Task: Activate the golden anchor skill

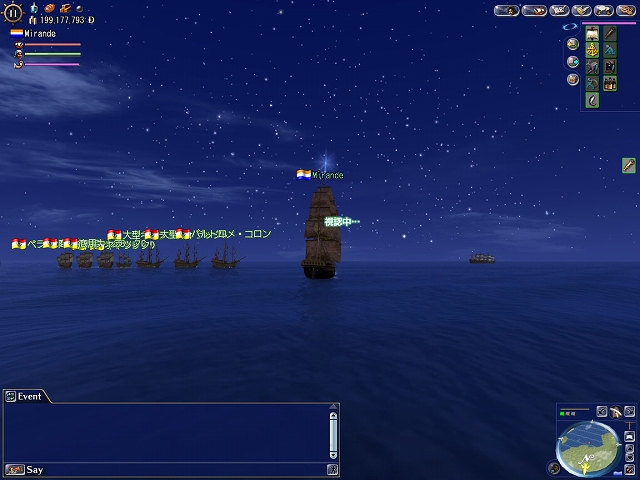Action: click(x=593, y=50)
